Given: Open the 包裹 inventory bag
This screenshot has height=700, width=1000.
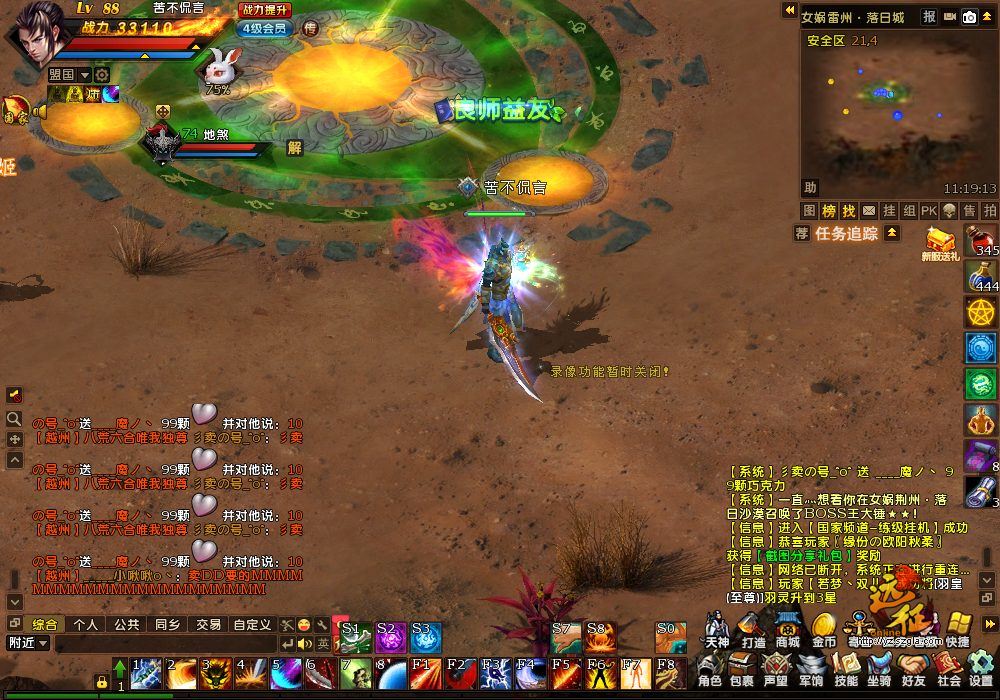Looking at the screenshot, I should click(742, 670).
